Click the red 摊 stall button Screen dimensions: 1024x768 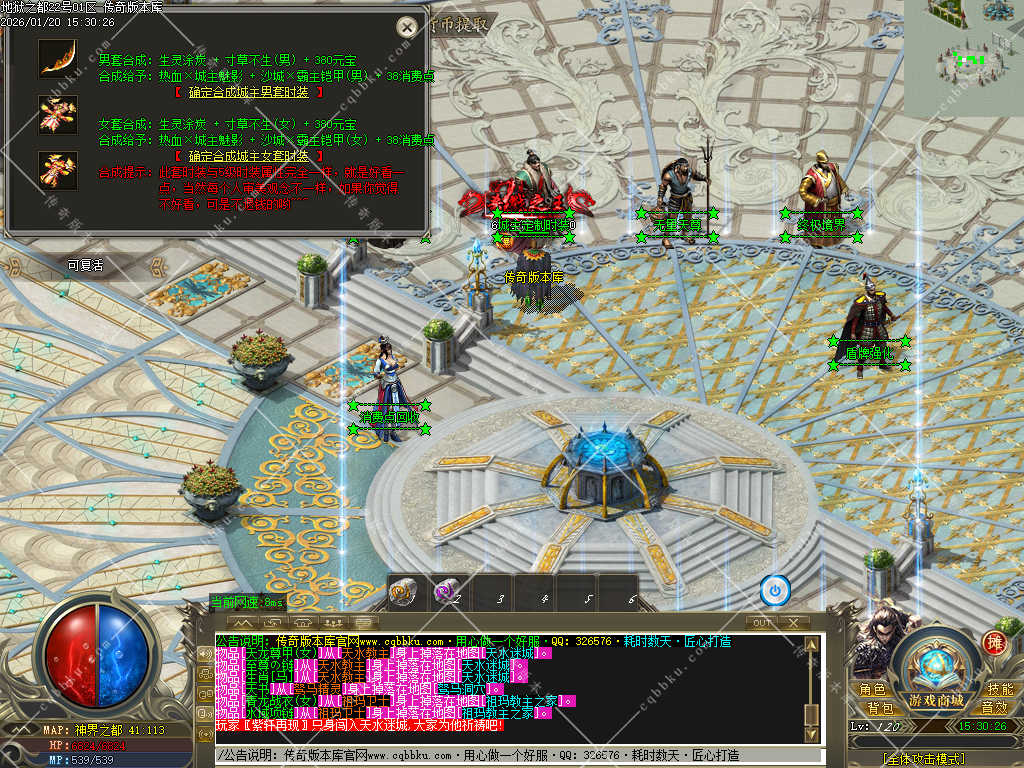994,642
